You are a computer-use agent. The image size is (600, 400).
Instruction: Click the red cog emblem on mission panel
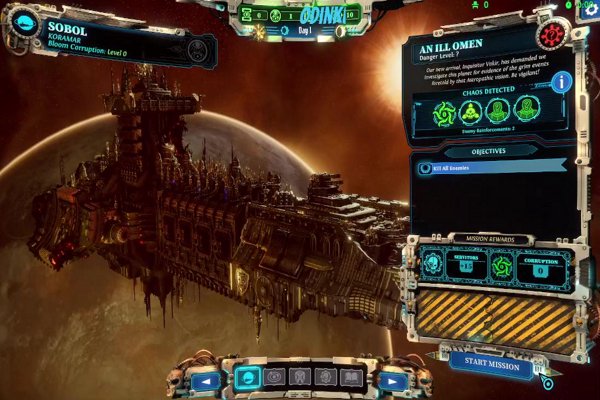pyautogui.click(x=549, y=35)
